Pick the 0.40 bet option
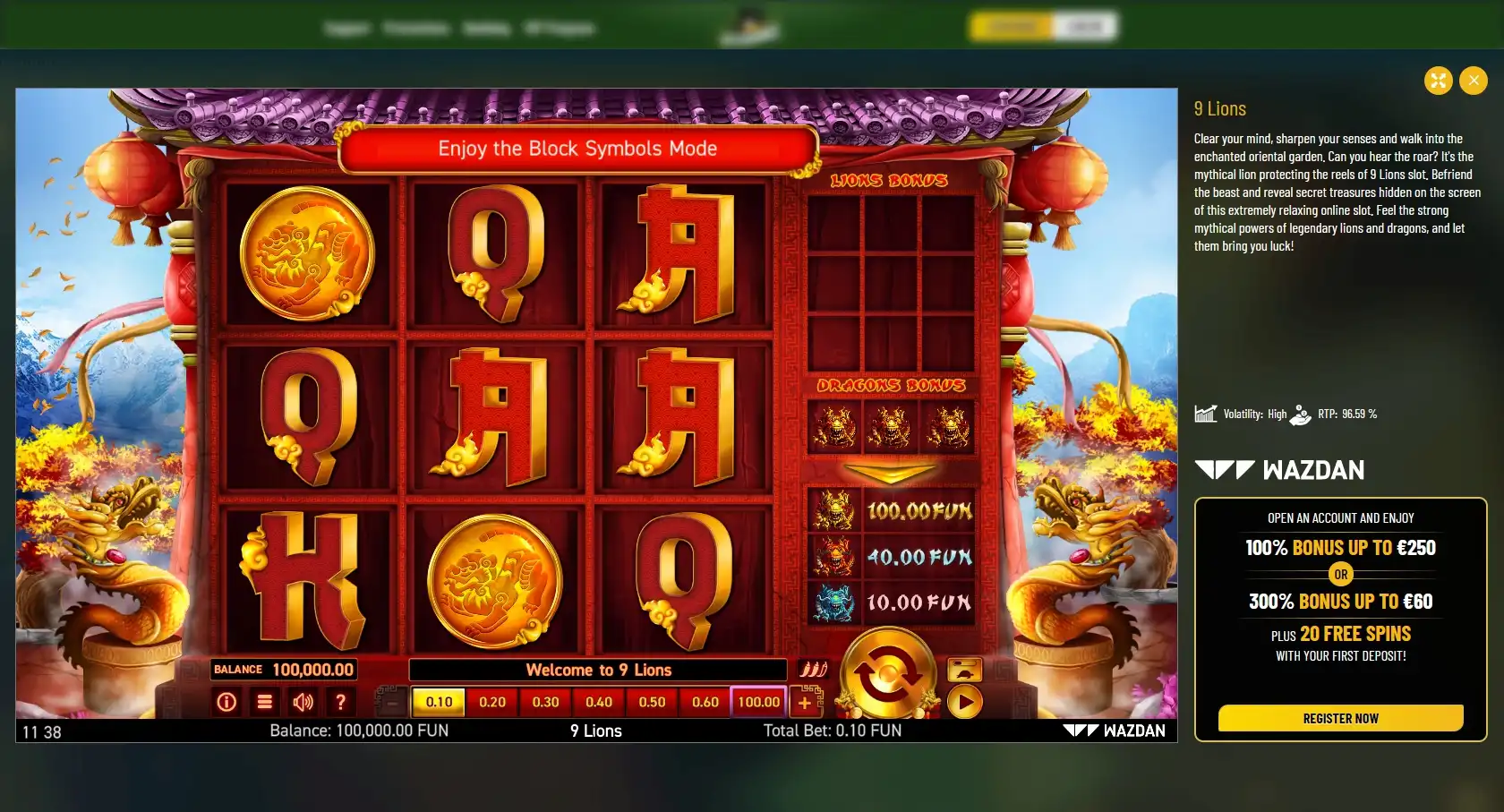This screenshot has height=812, width=1504. click(x=599, y=702)
